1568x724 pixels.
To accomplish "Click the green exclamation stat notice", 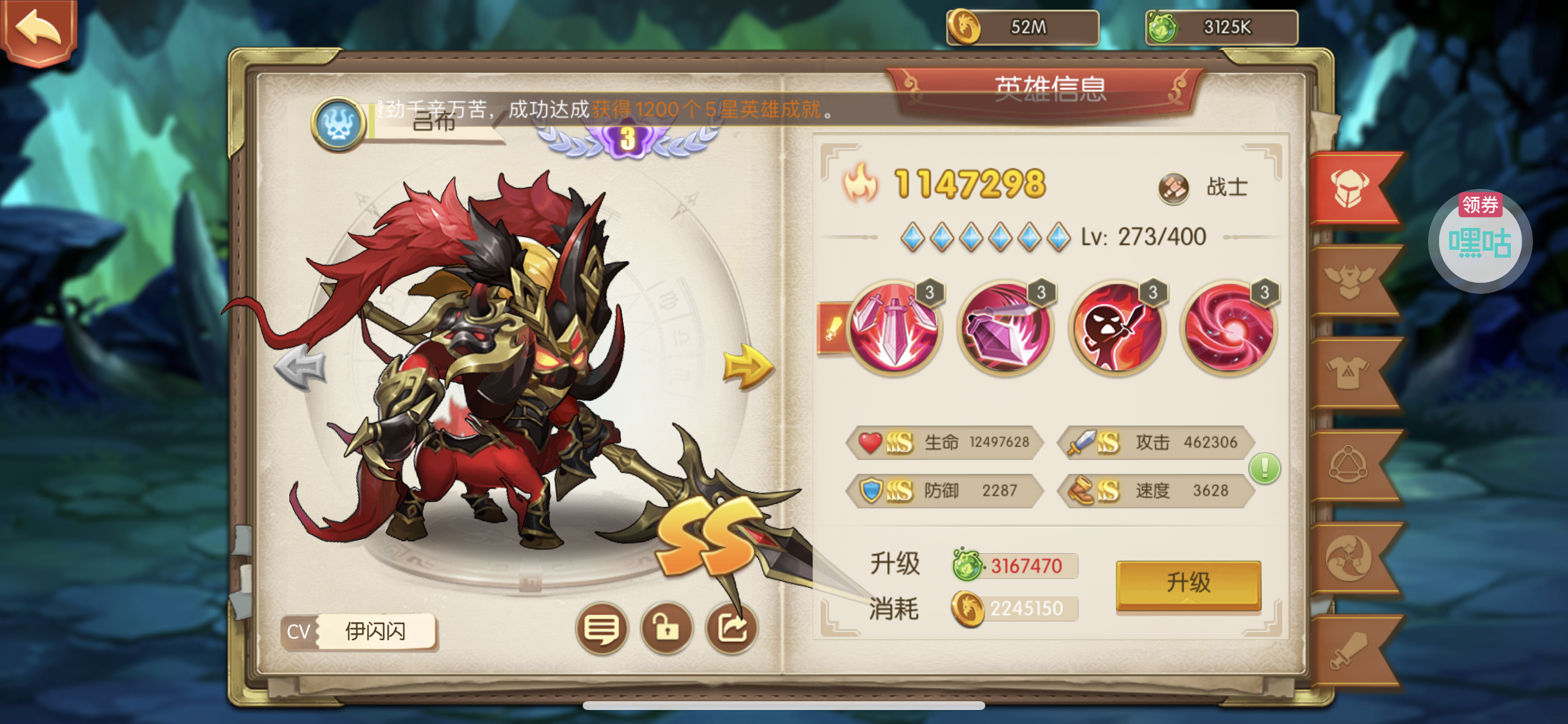I will (1264, 469).
